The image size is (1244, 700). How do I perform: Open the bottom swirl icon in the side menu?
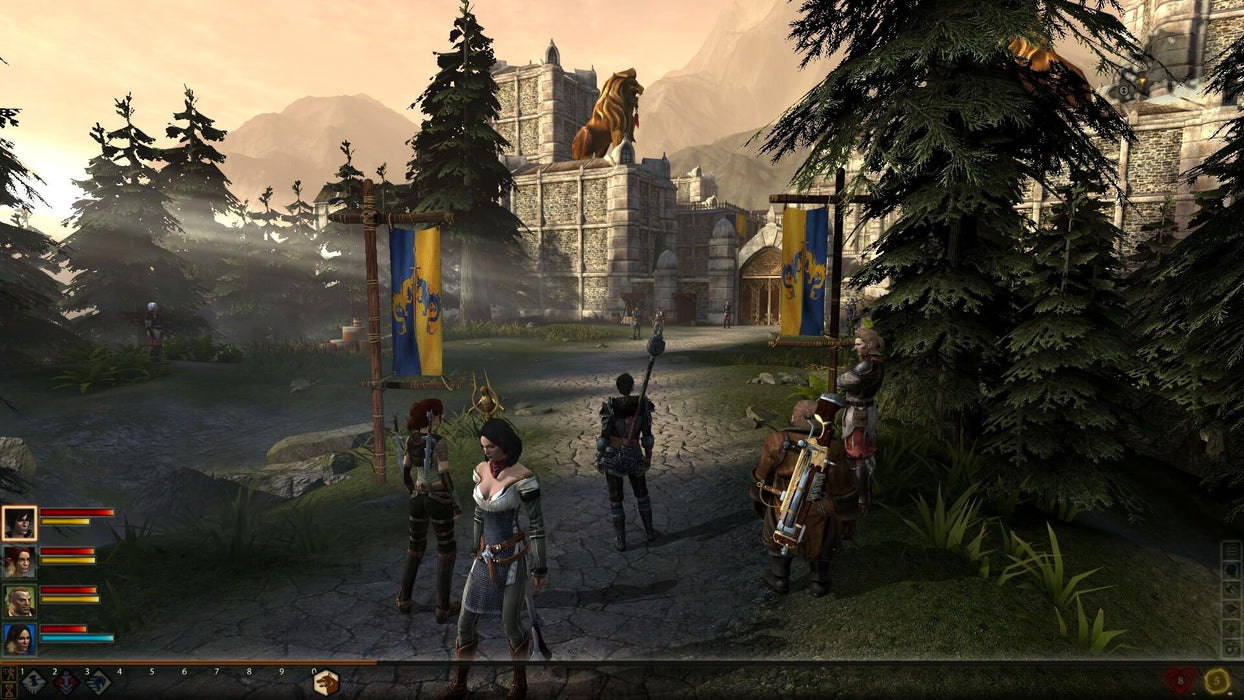(x=1231, y=648)
